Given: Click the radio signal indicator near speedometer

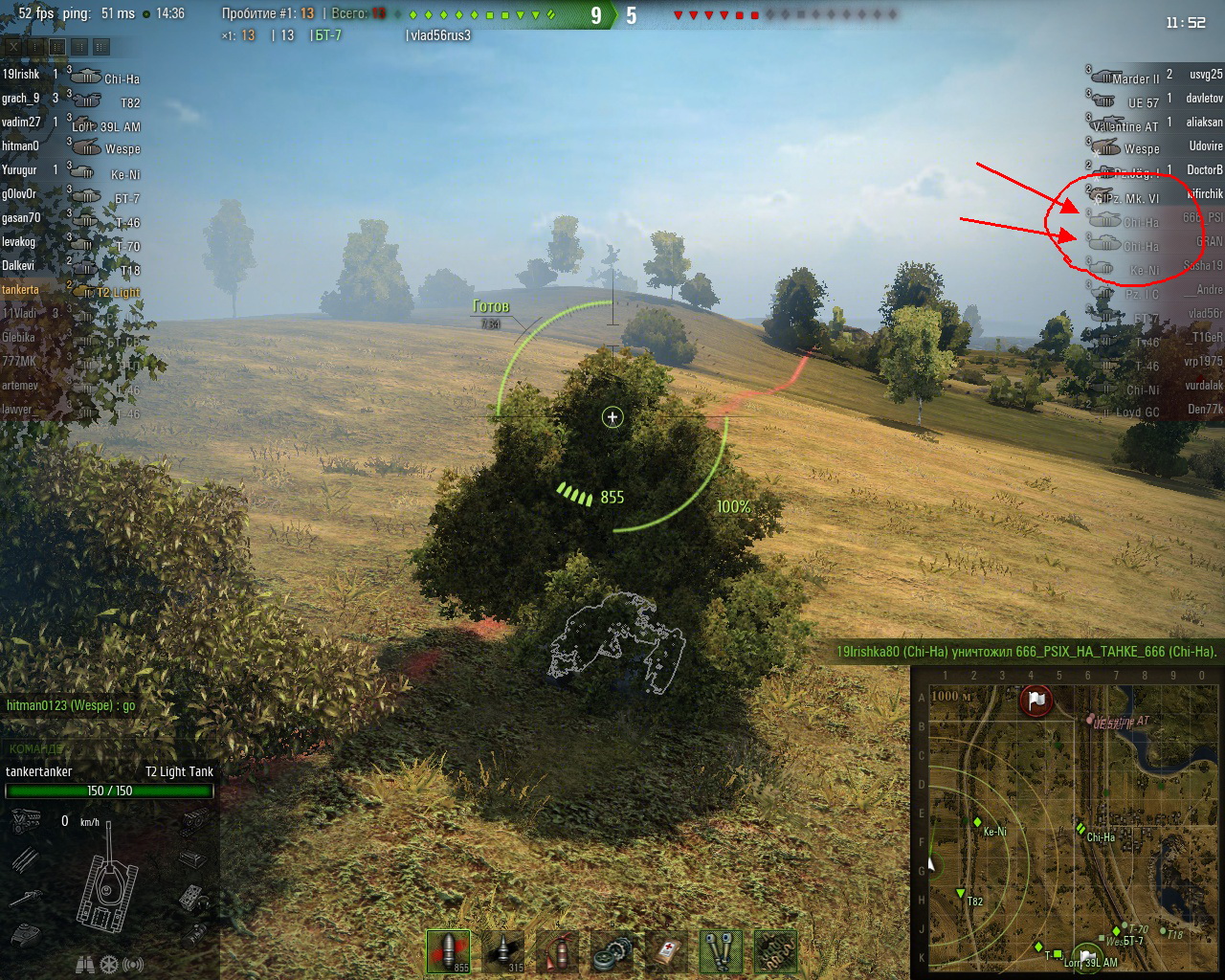Looking at the screenshot, I should tap(133, 965).
